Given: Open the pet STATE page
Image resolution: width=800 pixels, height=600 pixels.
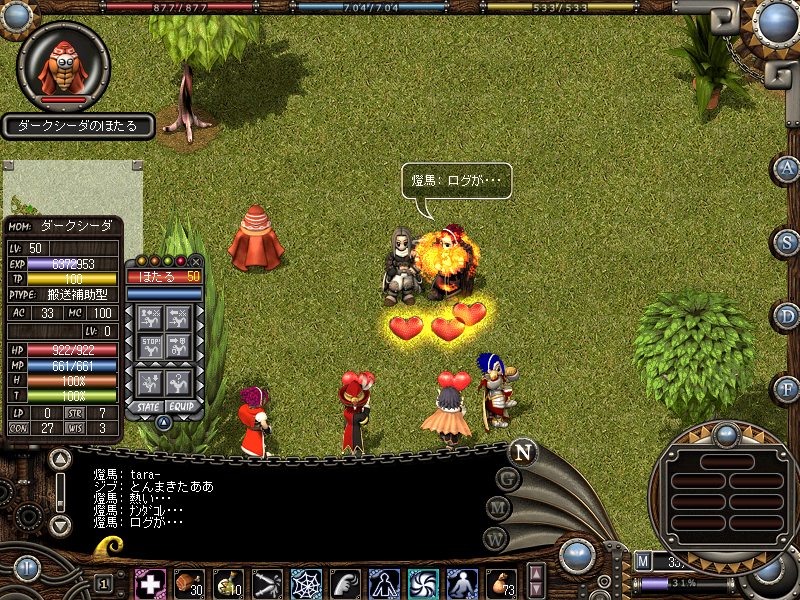Looking at the screenshot, I should [x=148, y=407].
